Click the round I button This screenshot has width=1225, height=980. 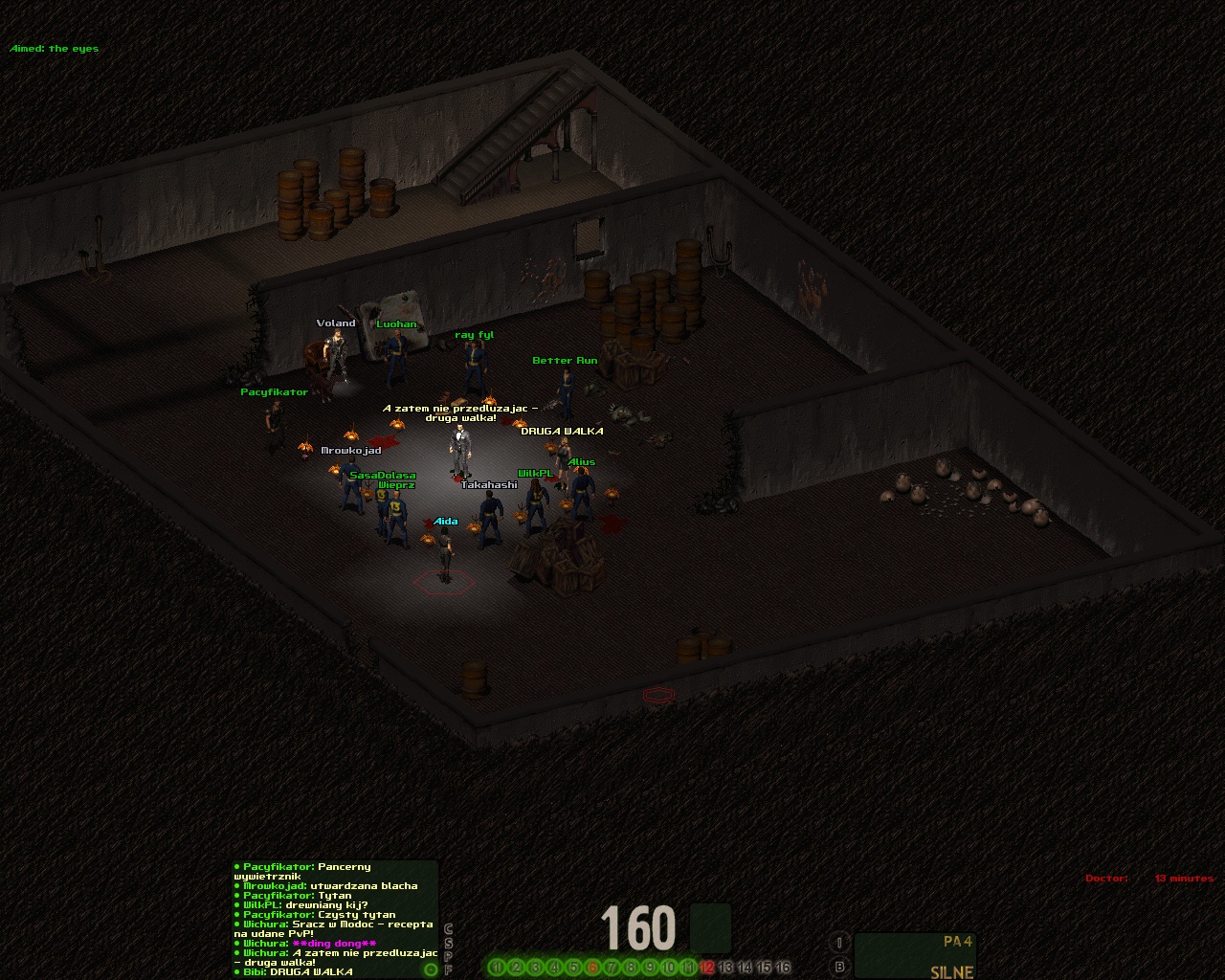pos(839,943)
